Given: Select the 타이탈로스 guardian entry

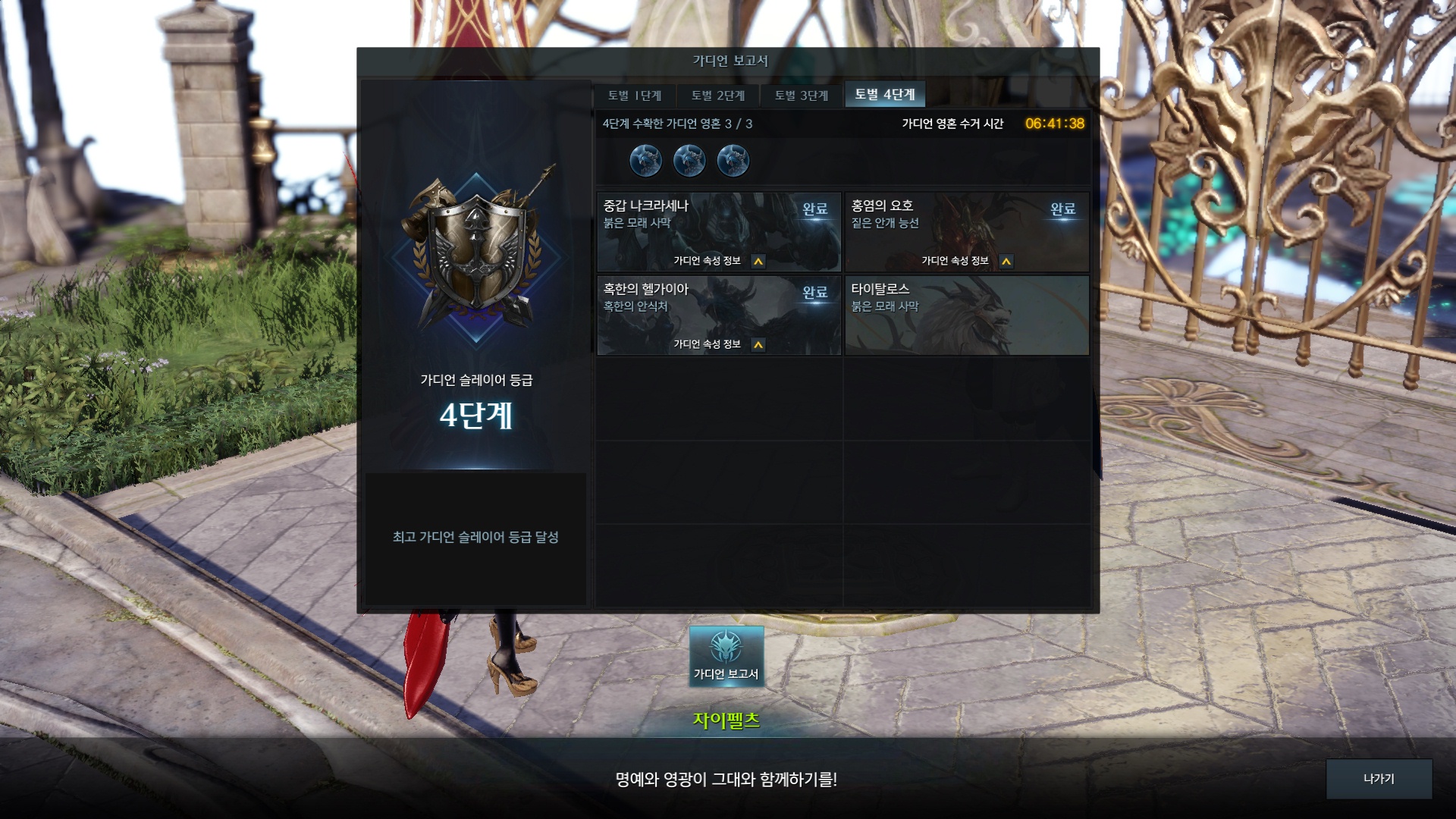Looking at the screenshot, I should [967, 315].
